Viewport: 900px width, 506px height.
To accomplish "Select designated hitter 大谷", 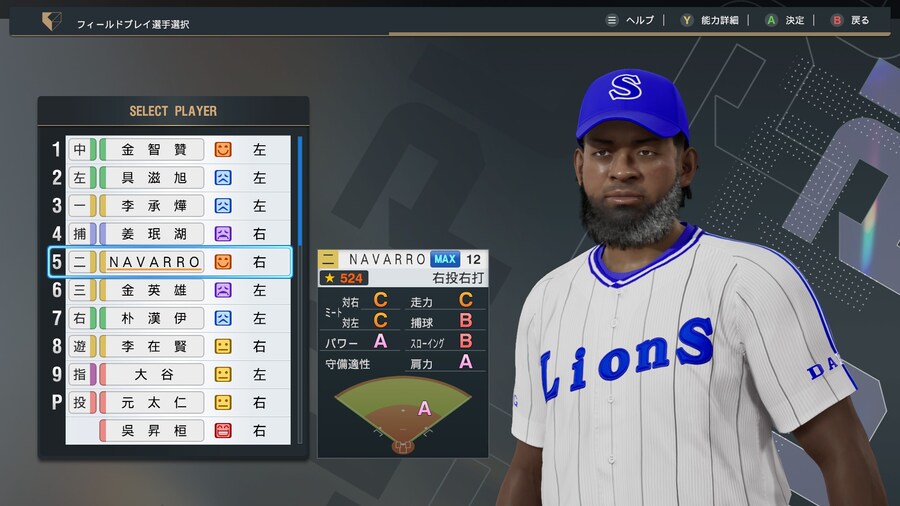I will 155,374.
